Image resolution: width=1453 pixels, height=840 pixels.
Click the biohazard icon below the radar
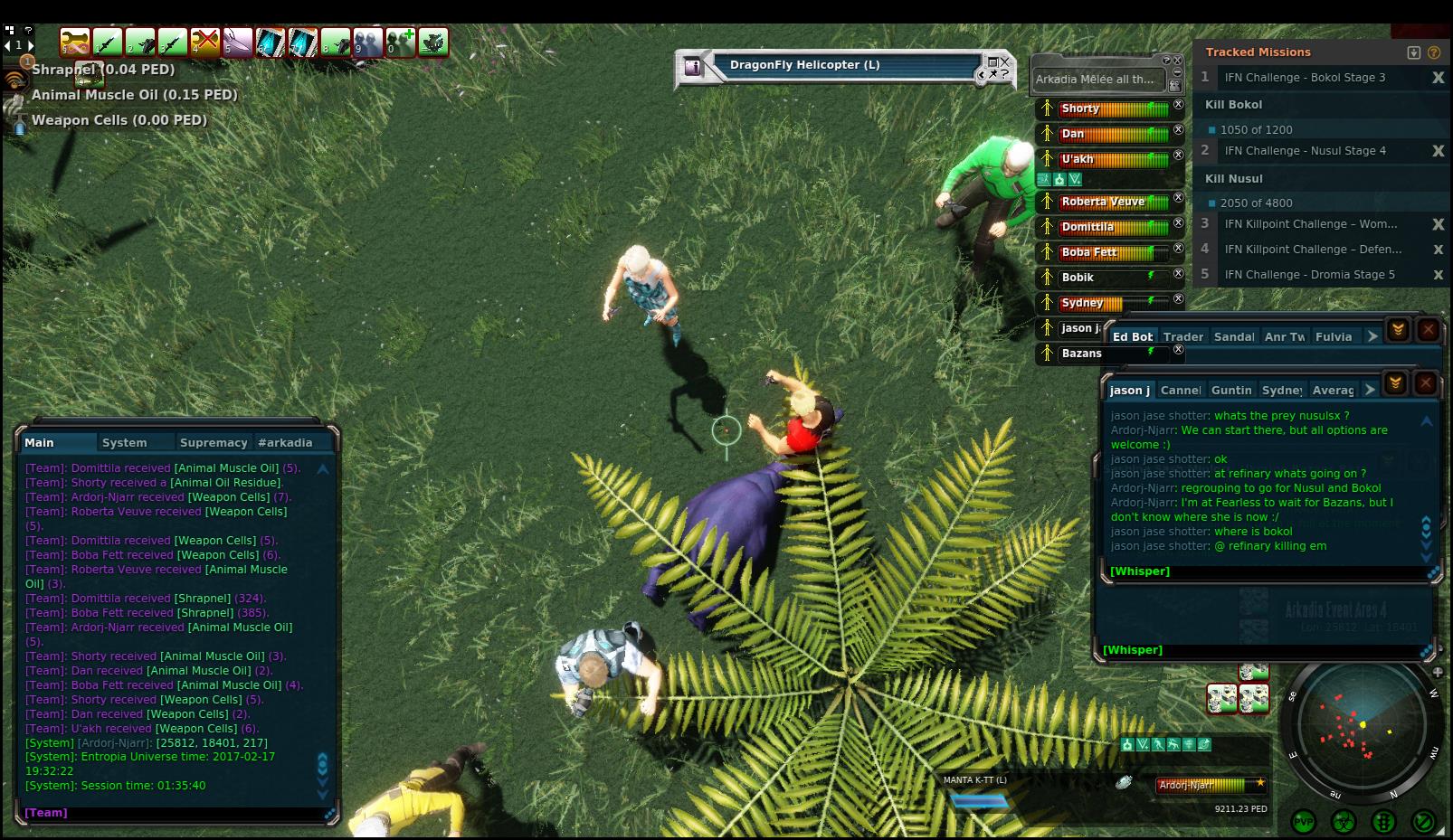pyautogui.click(x=1344, y=821)
